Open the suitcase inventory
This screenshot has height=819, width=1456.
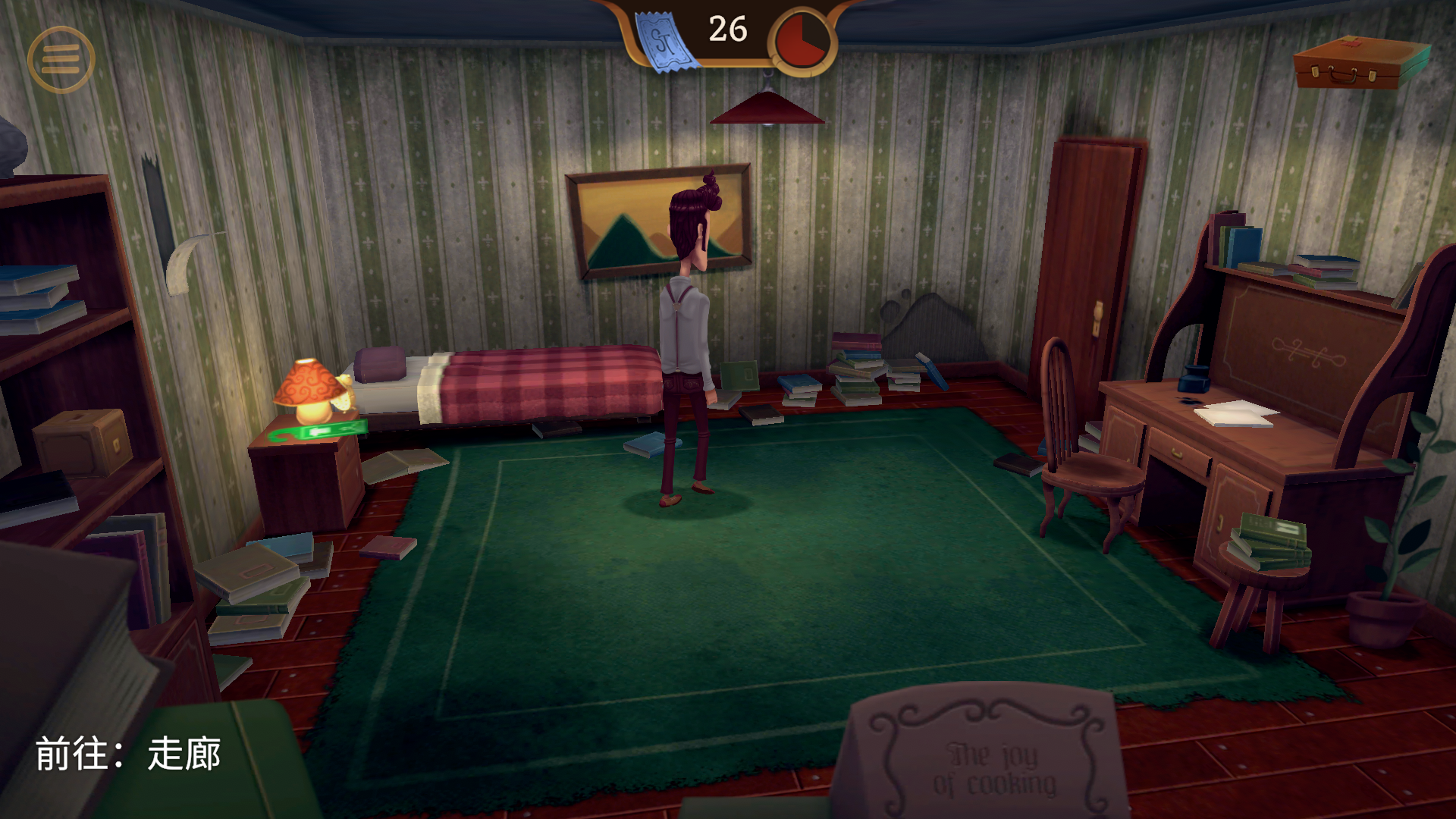click(1360, 63)
